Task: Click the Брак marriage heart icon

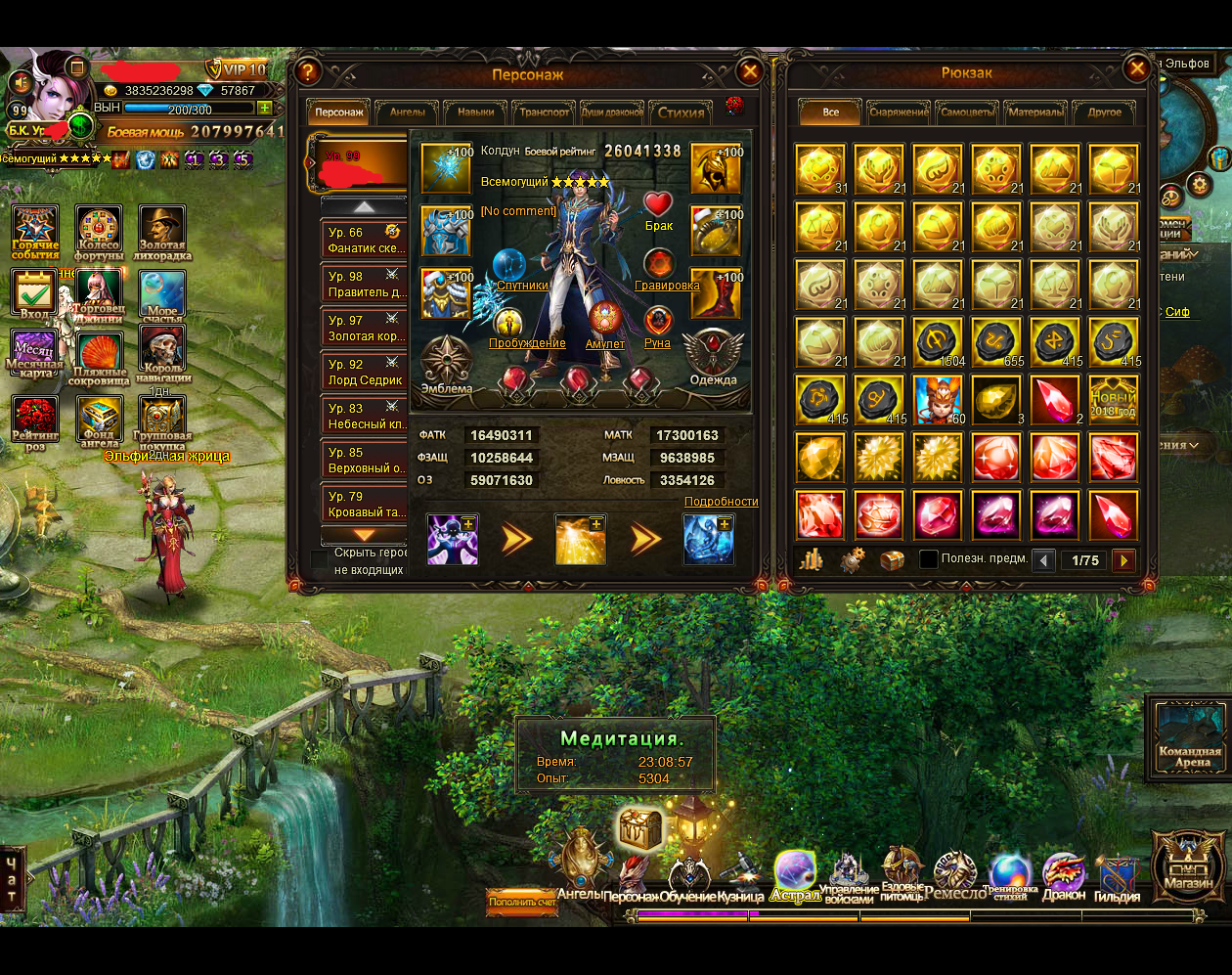Action: [x=658, y=205]
